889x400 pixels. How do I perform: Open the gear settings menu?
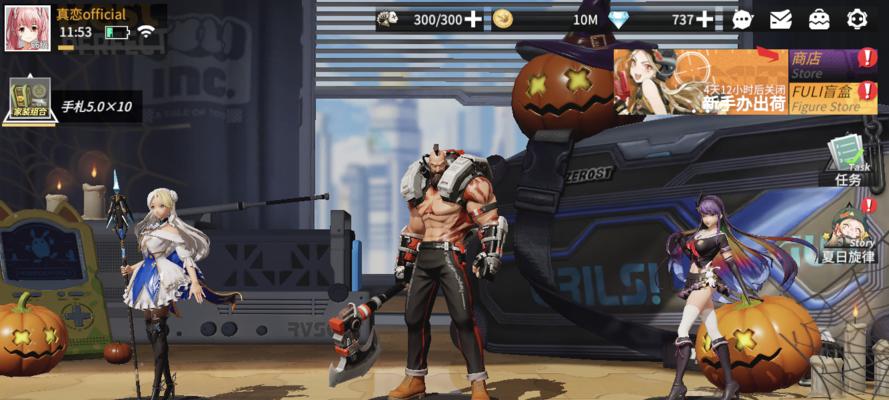pos(857,19)
